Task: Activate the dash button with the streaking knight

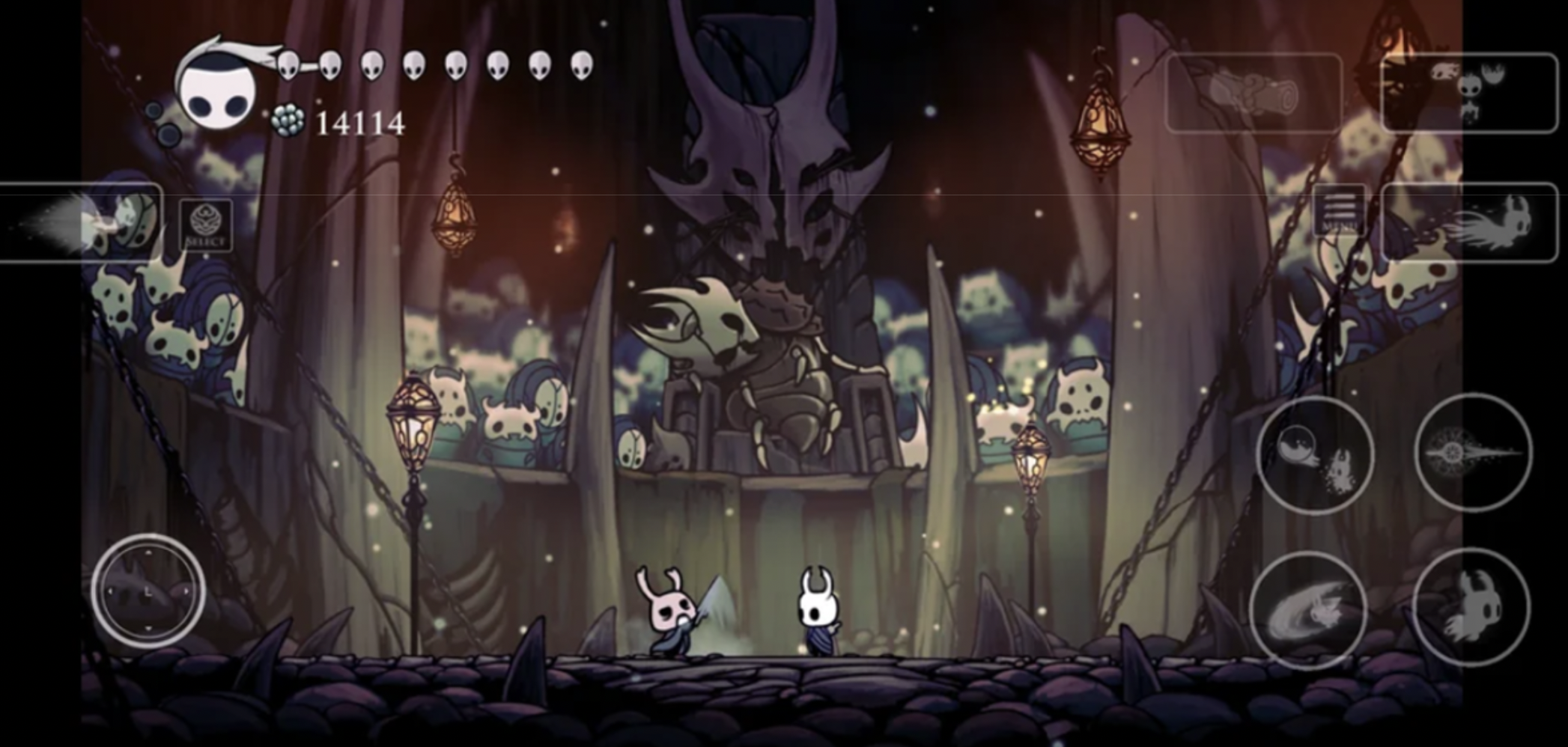Action: coord(1468,222)
